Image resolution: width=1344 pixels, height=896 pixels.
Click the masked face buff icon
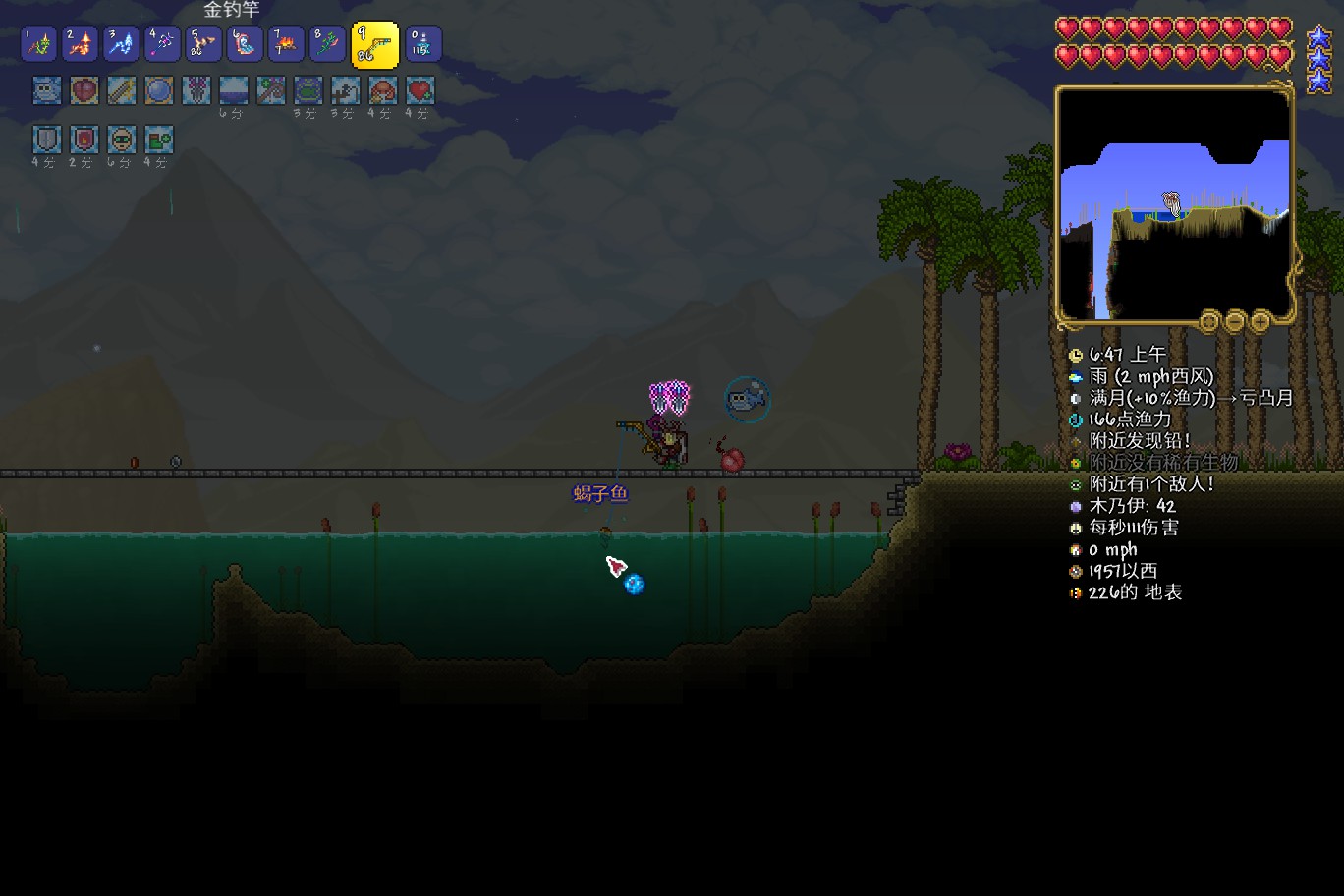(x=121, y=139)
